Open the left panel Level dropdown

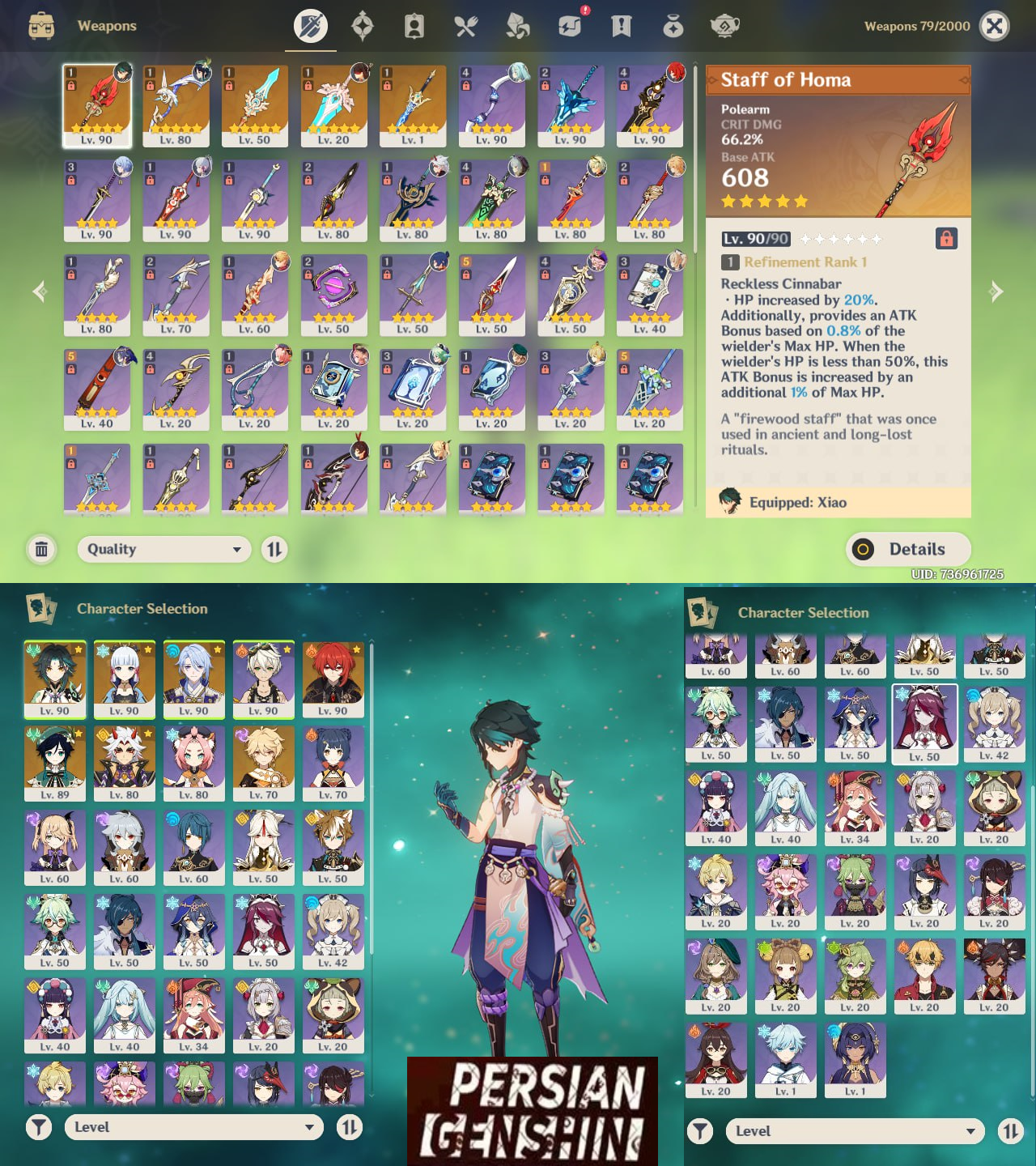(194, 1127)
